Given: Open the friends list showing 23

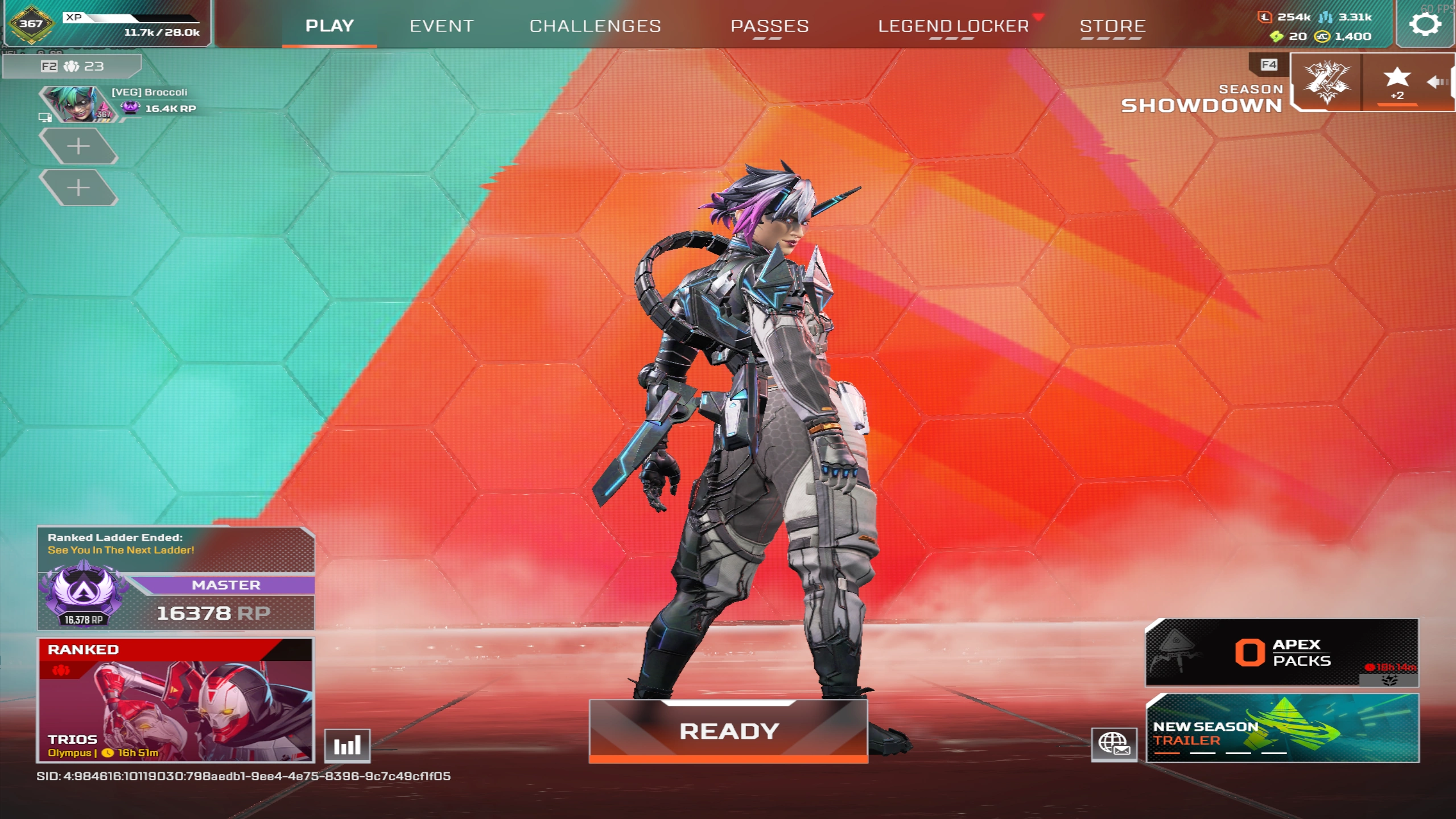Looking at the screenshot, I should click(72, 67).
